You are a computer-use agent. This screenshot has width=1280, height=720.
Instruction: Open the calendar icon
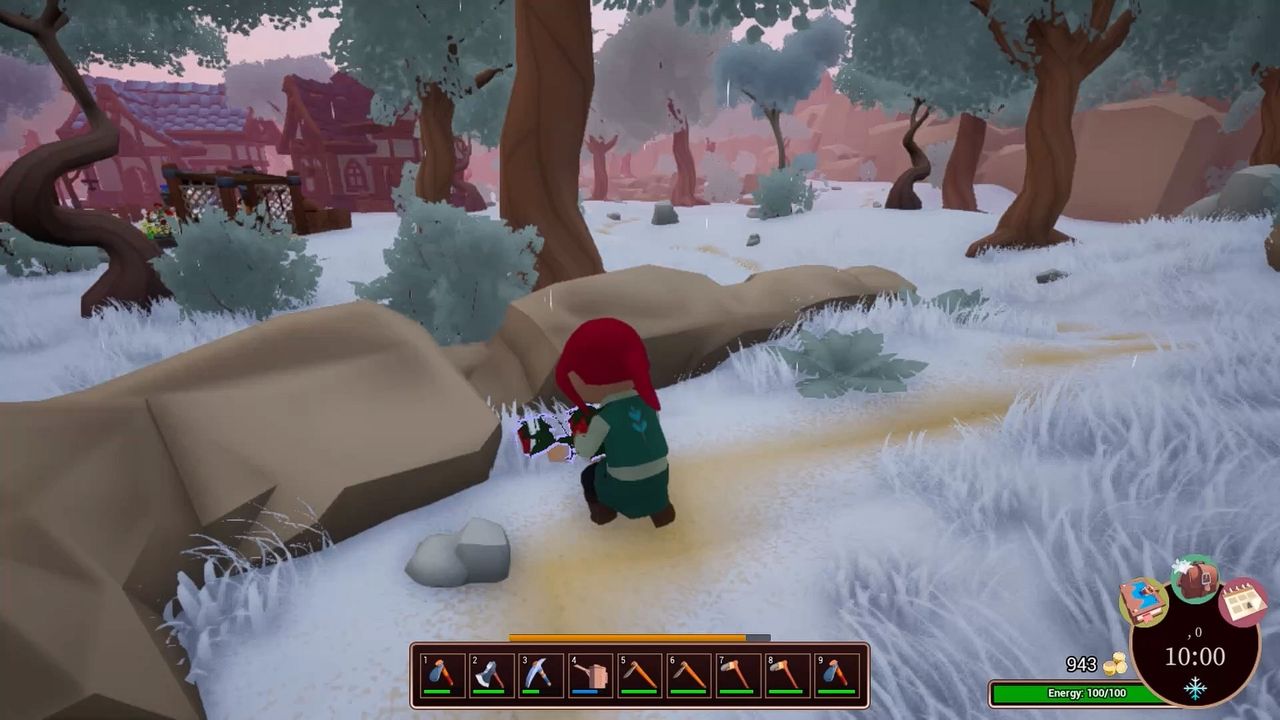[1243, 598]
